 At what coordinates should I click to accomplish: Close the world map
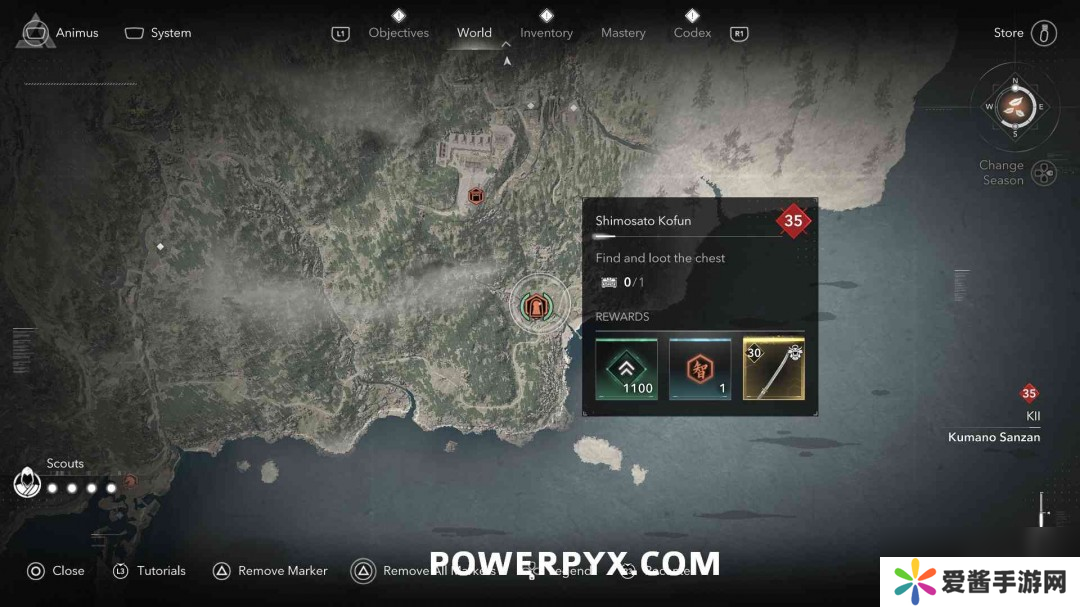[56, 571]
